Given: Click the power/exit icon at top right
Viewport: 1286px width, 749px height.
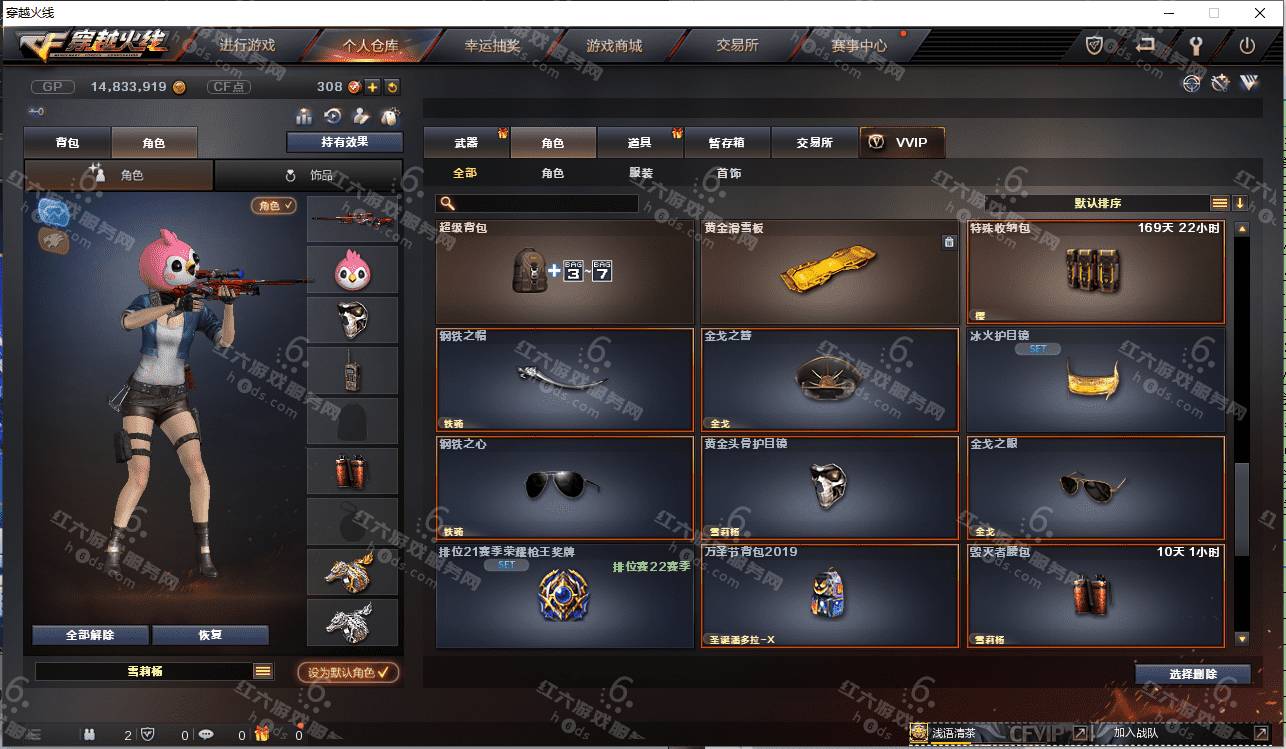Looking at the screenshot, I should (x=1248, y=45).
